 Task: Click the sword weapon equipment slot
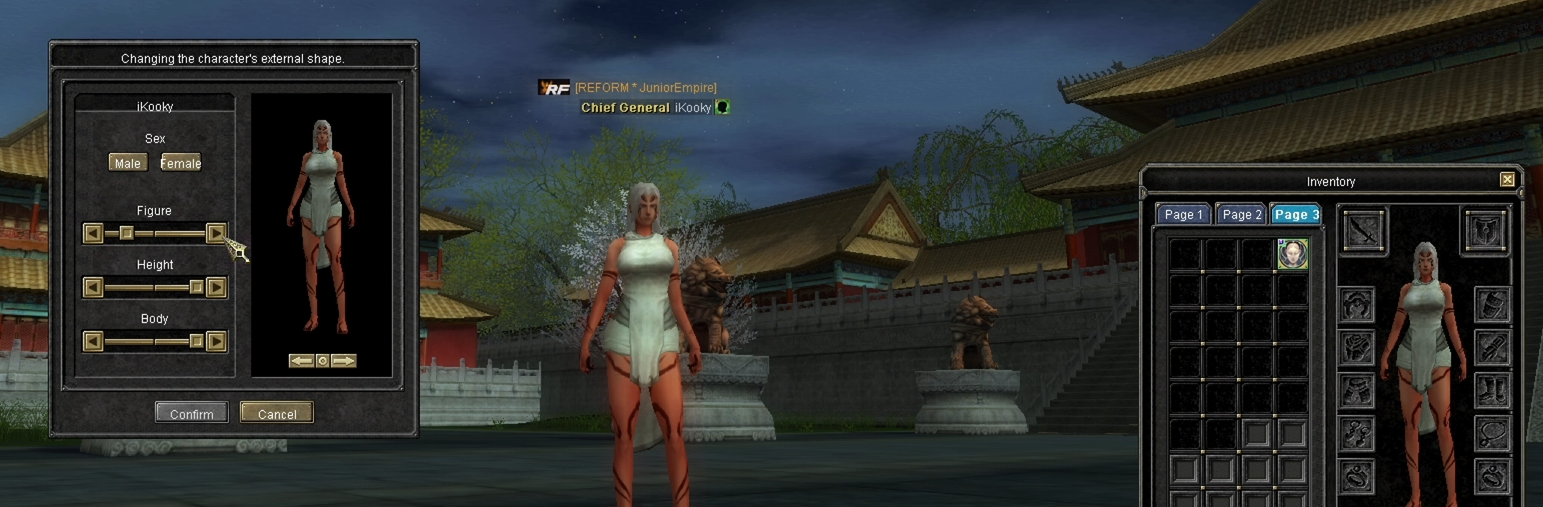pos(1364,231)
